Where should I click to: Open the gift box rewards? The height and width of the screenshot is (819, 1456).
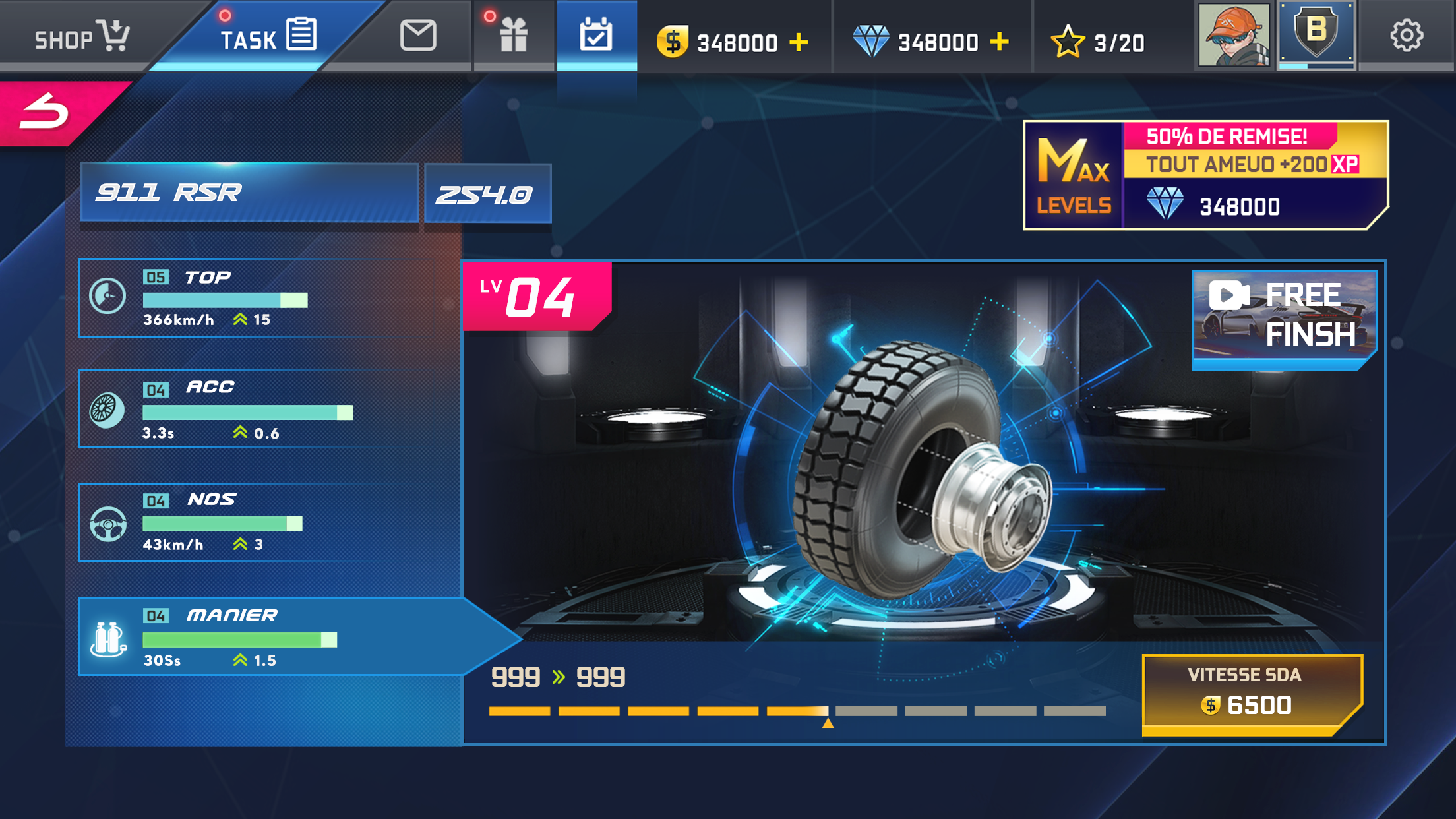pyautogui.click(x=513, y=36)
